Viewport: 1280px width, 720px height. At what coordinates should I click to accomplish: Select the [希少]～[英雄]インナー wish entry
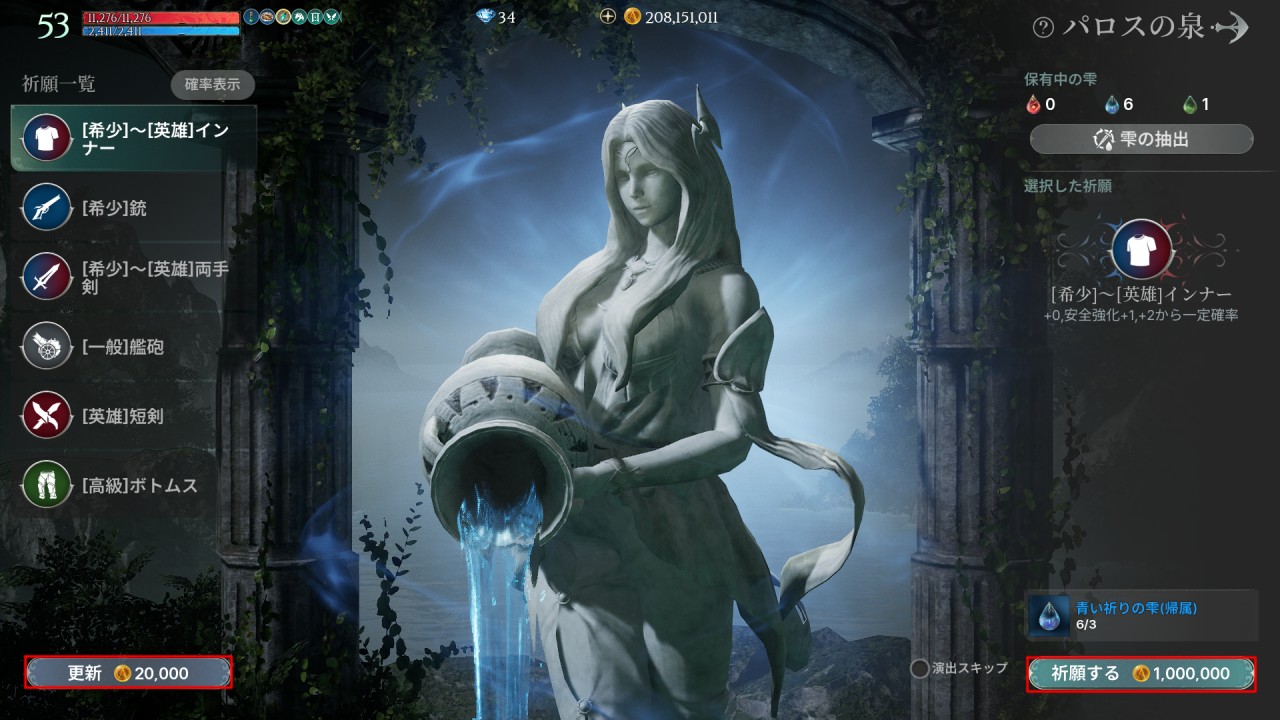click(133, 139)
